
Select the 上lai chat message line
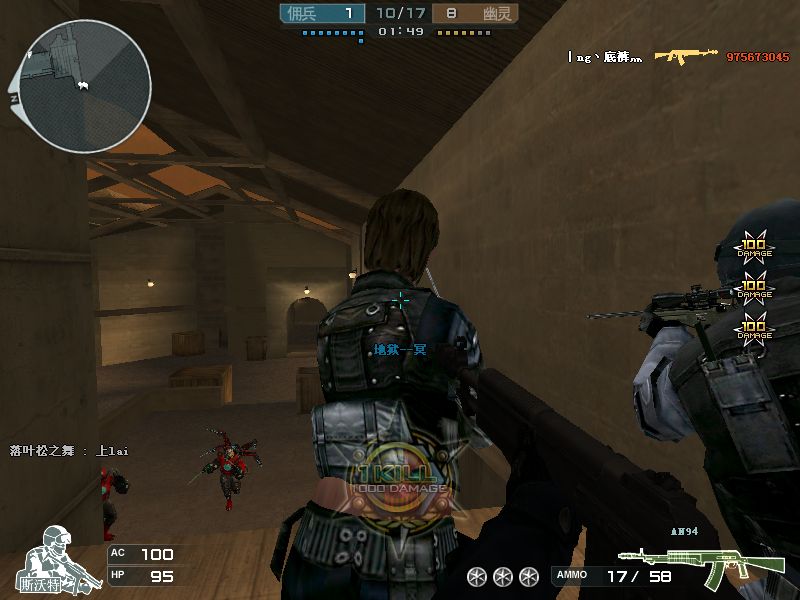(69, 451)
